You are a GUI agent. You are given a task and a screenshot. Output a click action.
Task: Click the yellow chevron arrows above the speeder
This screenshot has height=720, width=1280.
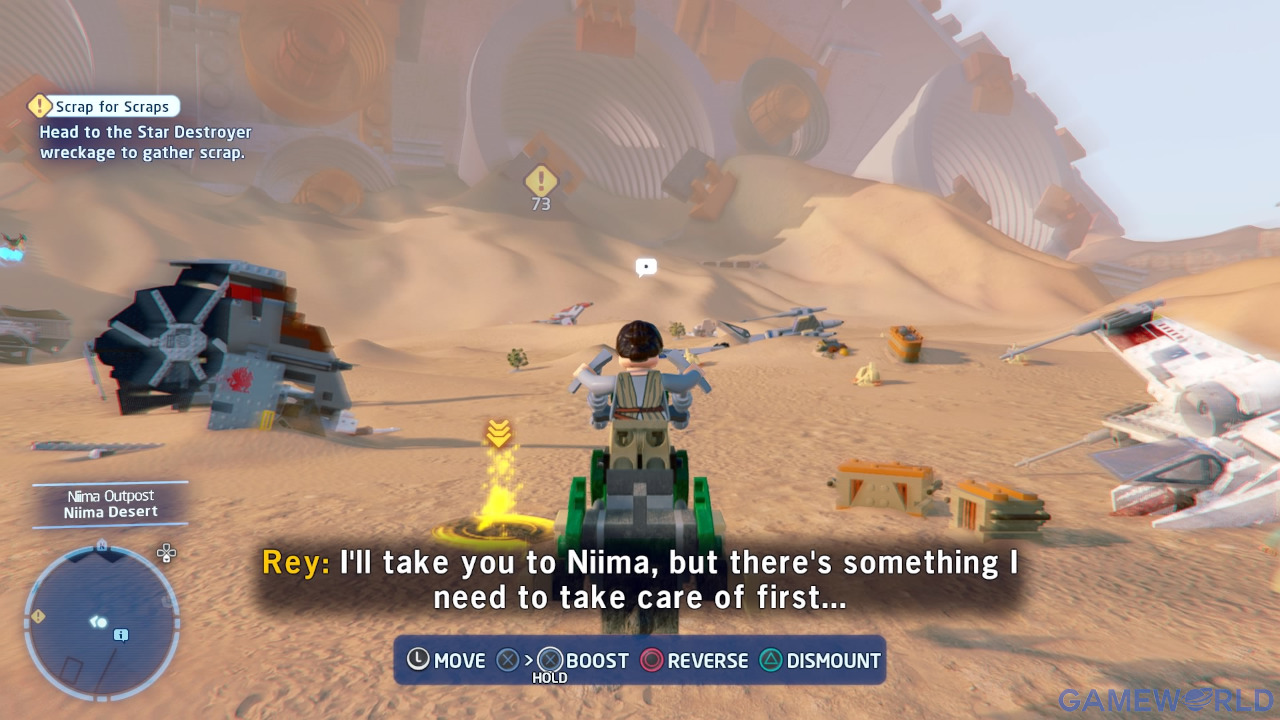[497, 434]
